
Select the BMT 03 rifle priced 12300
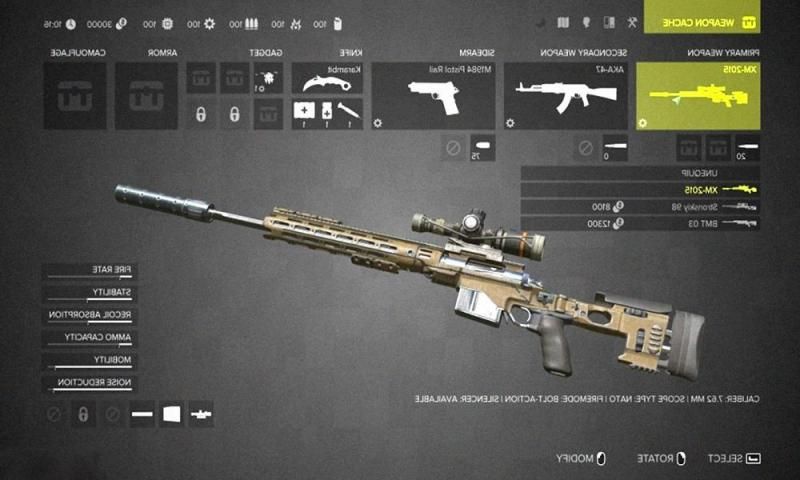[640, 223]
